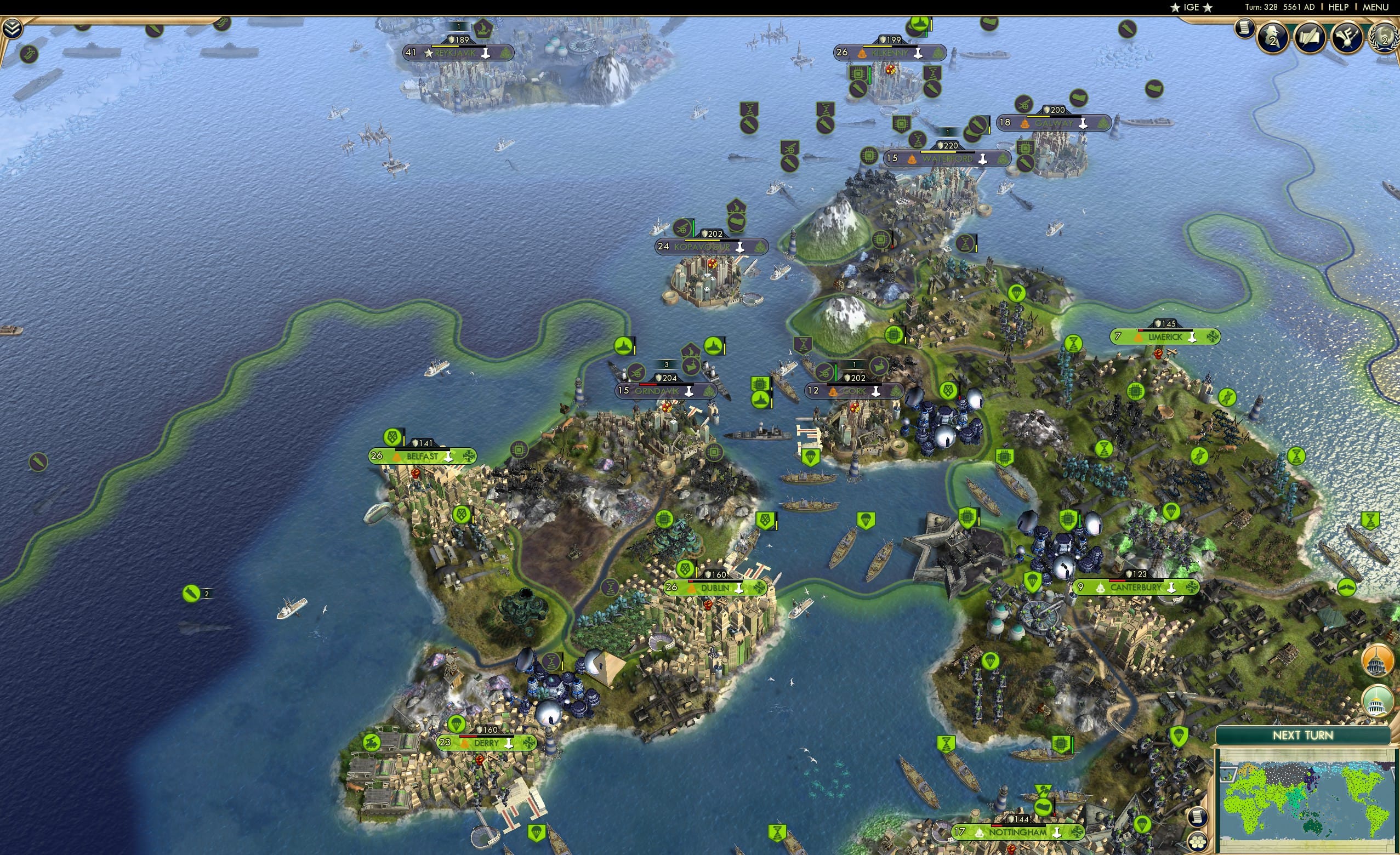Click the gold progress bar on Kilkenny's banner
This screenshot has width=1400, height=855.
click(x=877, y=47)
